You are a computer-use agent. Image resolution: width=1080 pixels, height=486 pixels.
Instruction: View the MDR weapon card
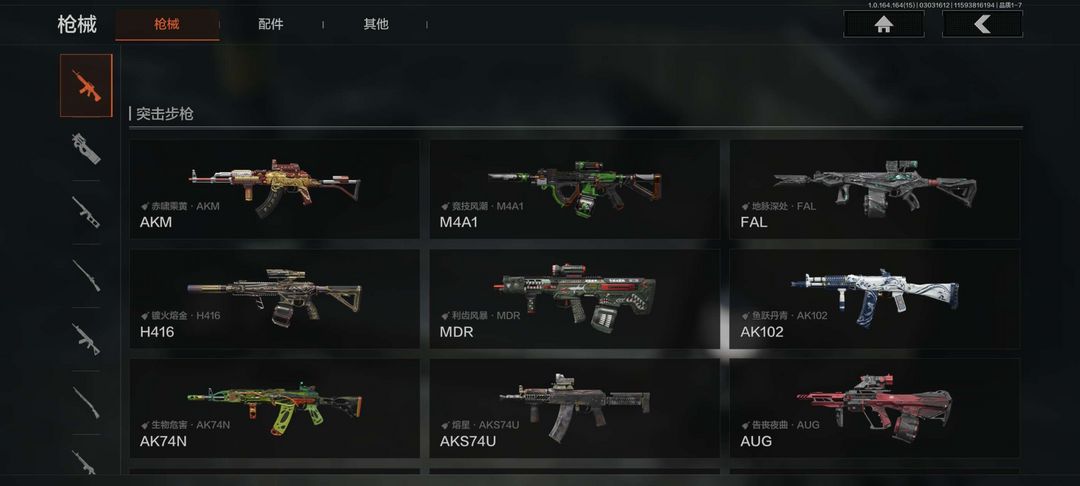click(x=574, y=298)
